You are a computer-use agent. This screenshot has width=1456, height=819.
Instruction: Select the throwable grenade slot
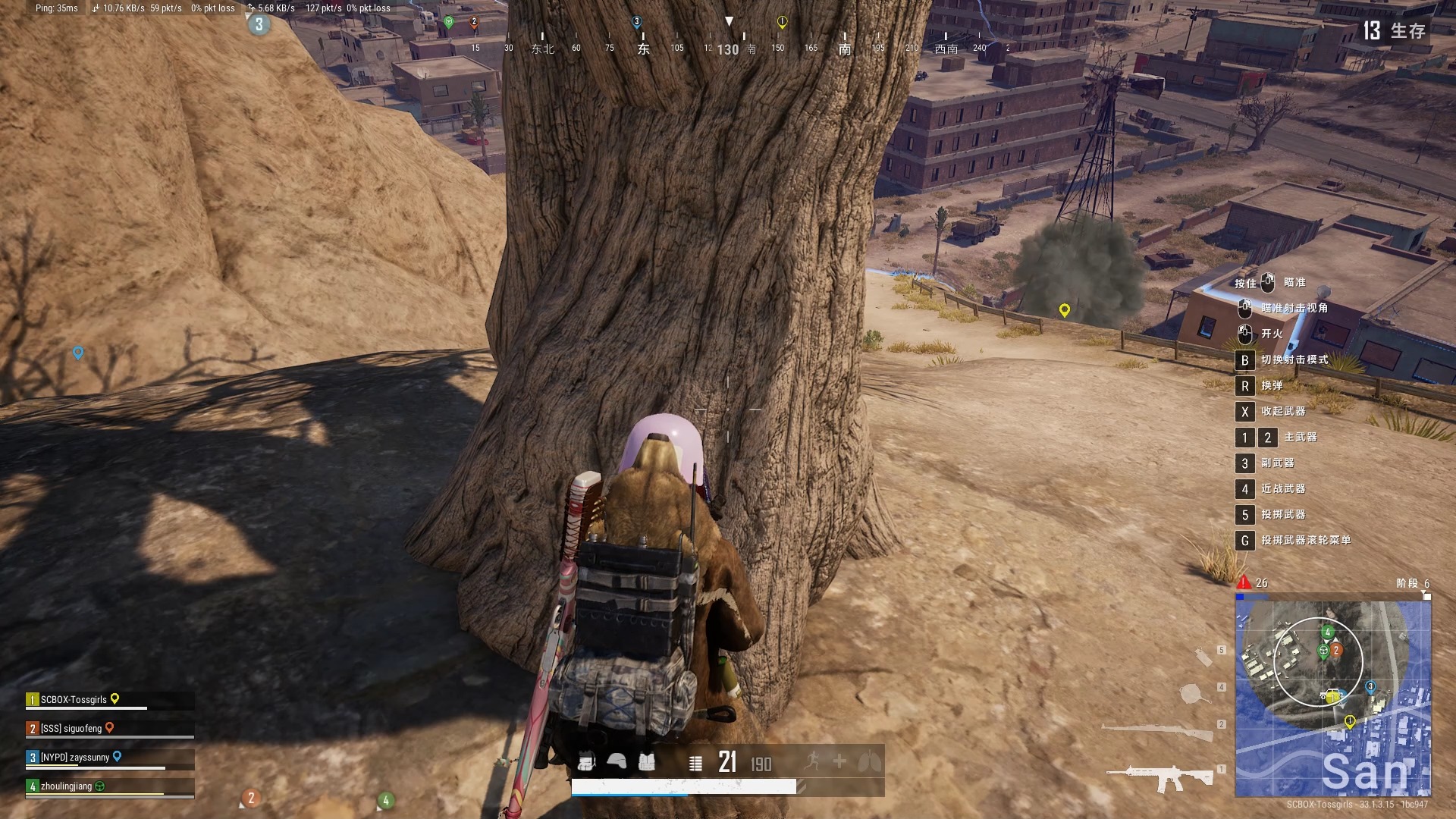click(x=1203, y=656)
